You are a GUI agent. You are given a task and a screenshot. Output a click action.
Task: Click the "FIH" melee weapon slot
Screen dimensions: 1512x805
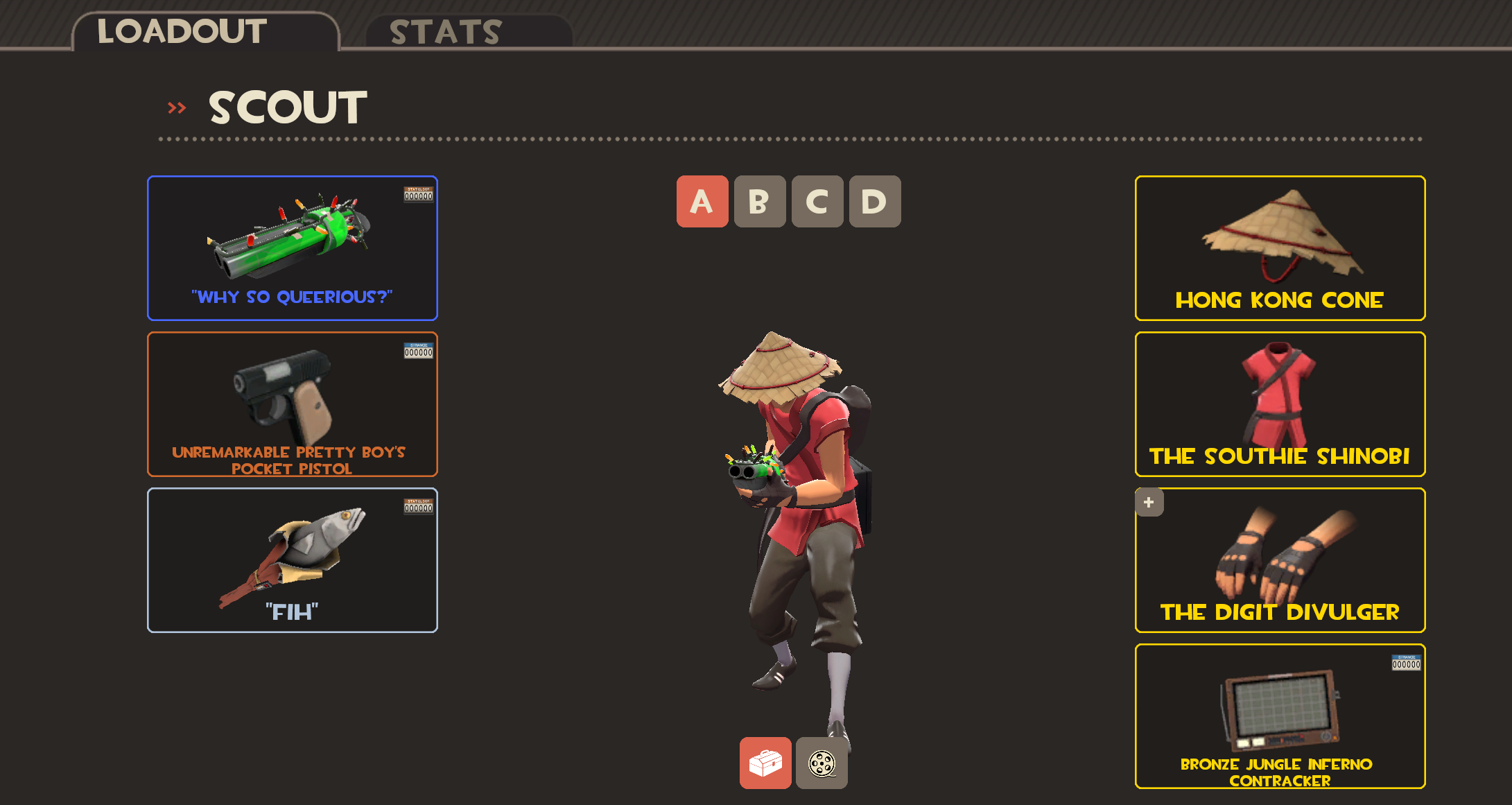292,560
